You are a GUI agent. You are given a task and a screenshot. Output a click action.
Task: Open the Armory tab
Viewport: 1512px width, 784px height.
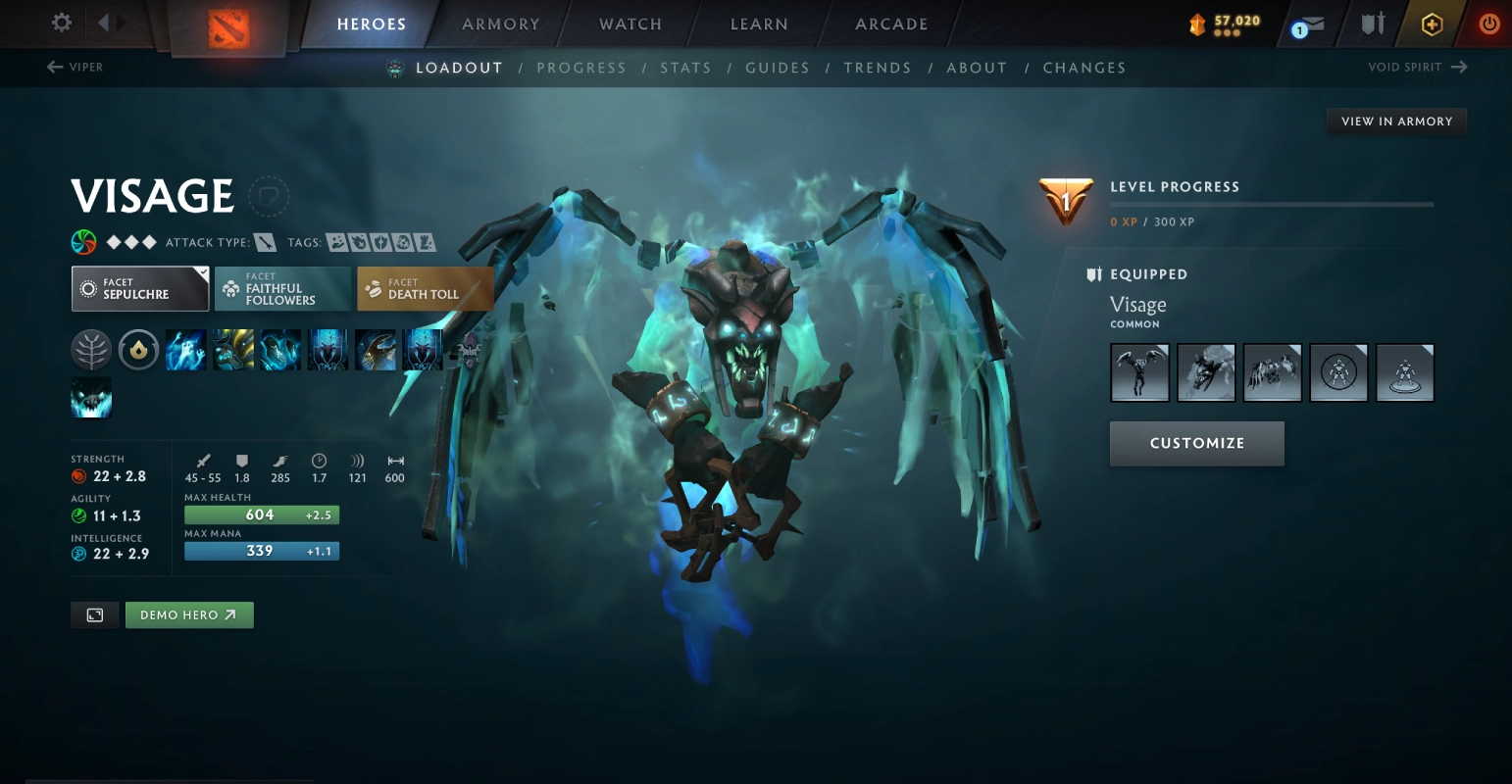500,24
